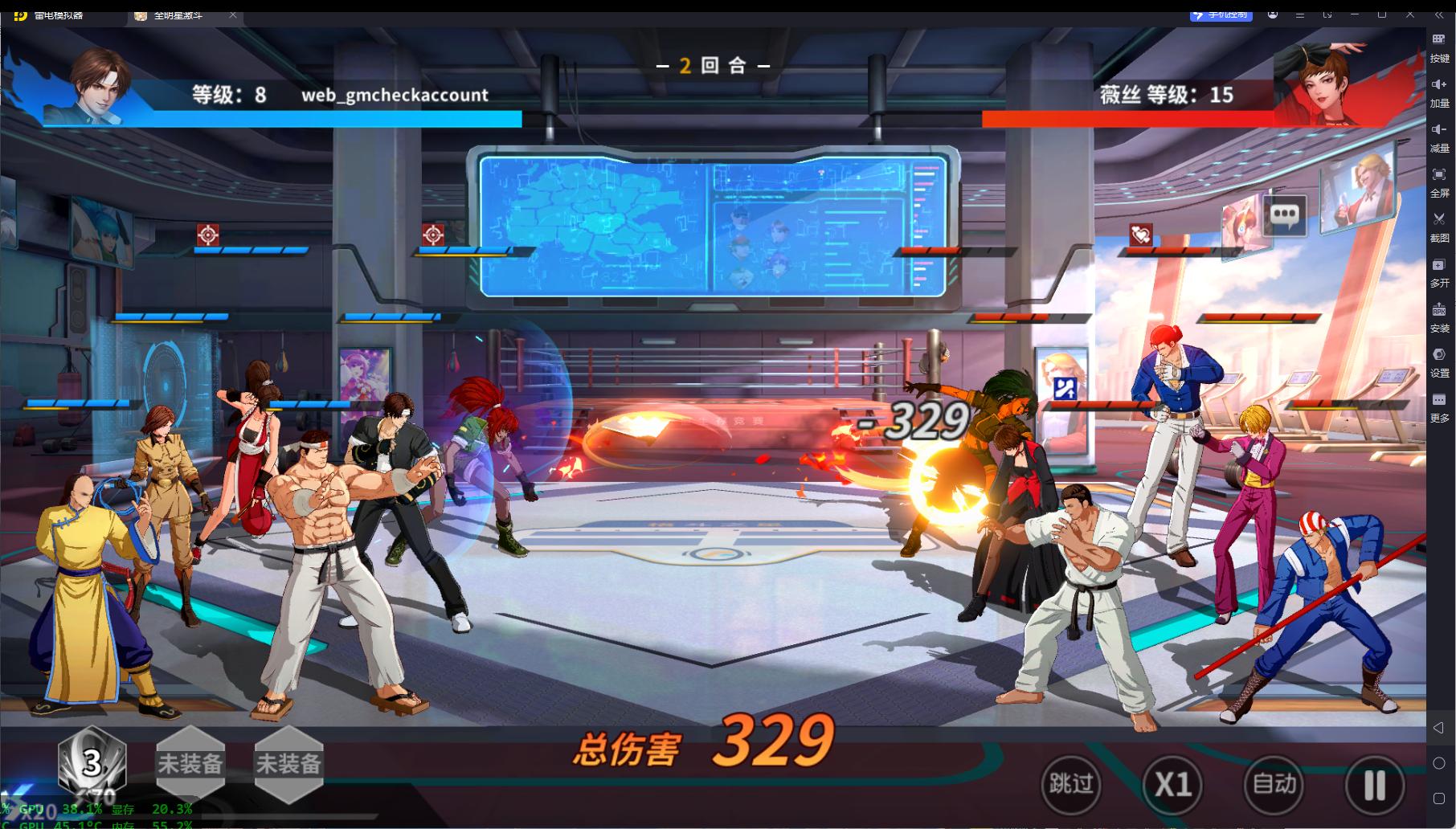Take a screenshot with the 截图 tool
This screenshot has width=1456, height=829.
(1439, 226)
